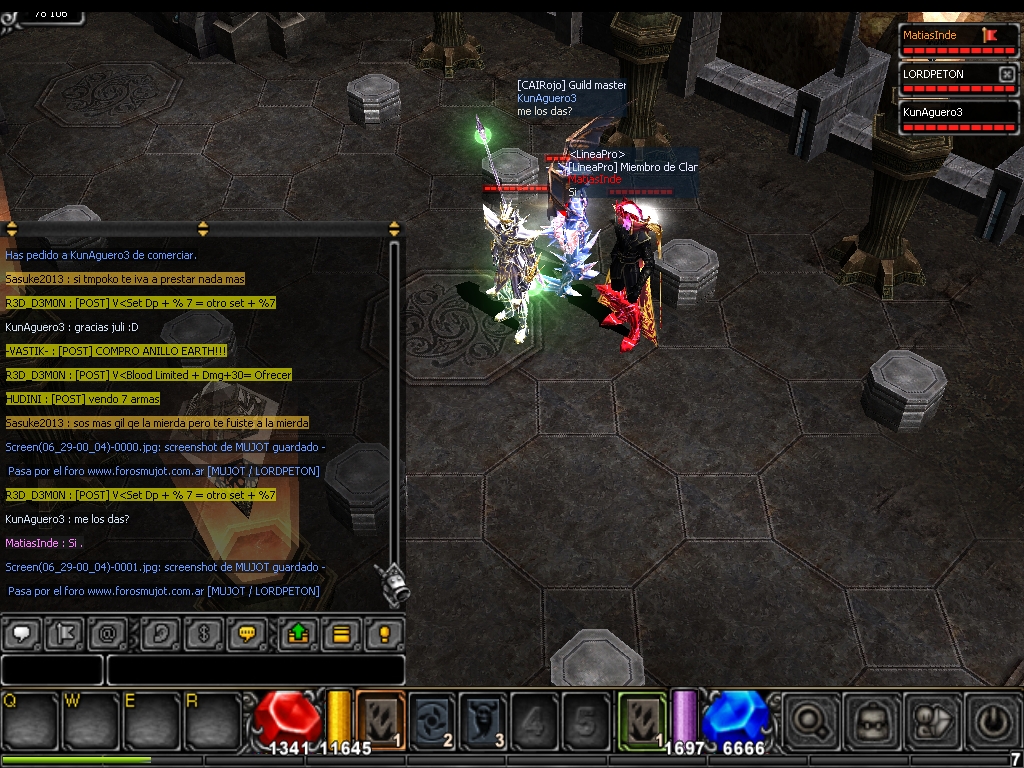Select the horned demon skill in slot 3

tap(483, 720)
